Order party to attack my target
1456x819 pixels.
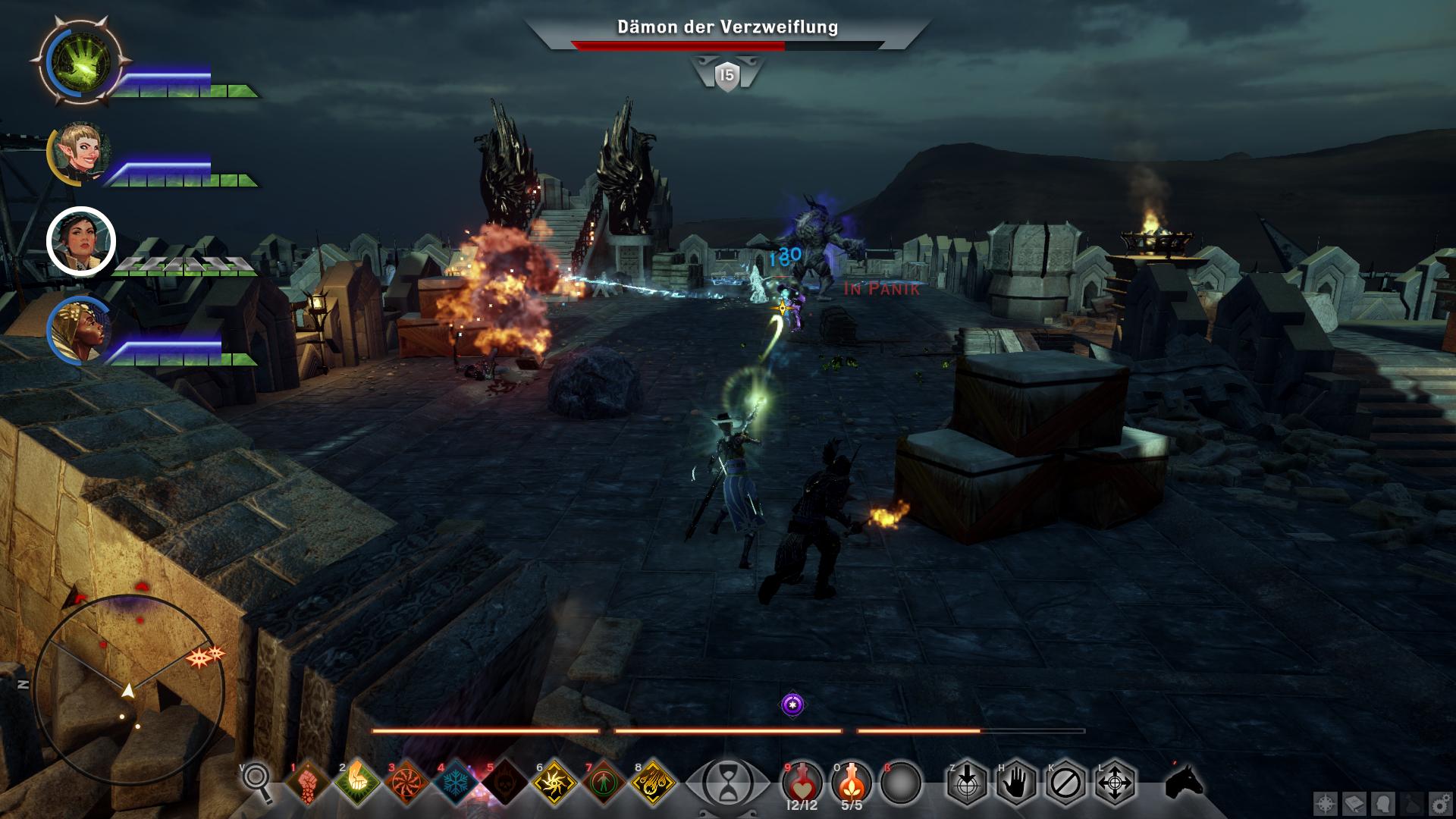point(967,782)
